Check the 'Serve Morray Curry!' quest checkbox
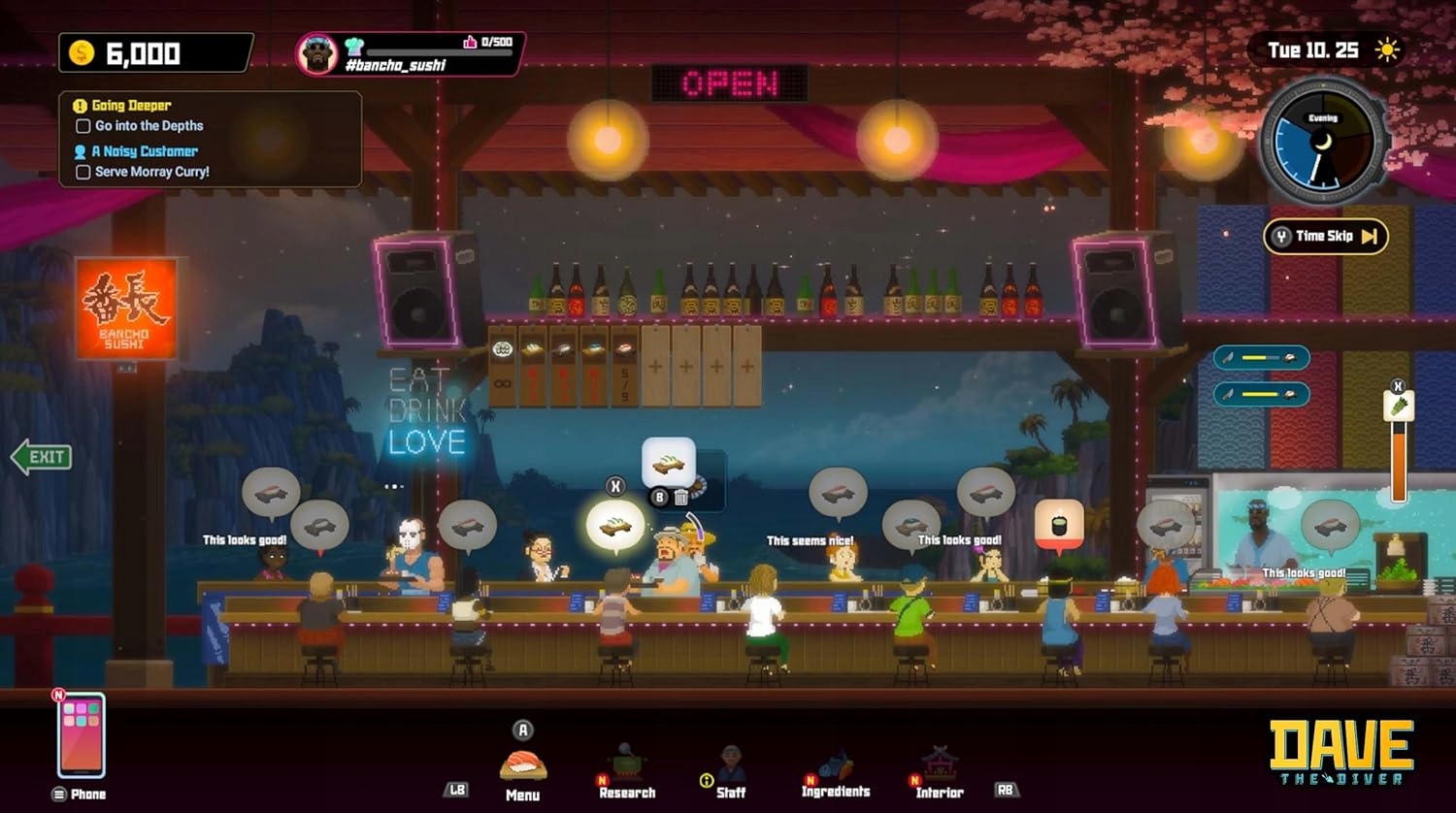This screenshot has width=1456, height=813. [x=83, y=172]
